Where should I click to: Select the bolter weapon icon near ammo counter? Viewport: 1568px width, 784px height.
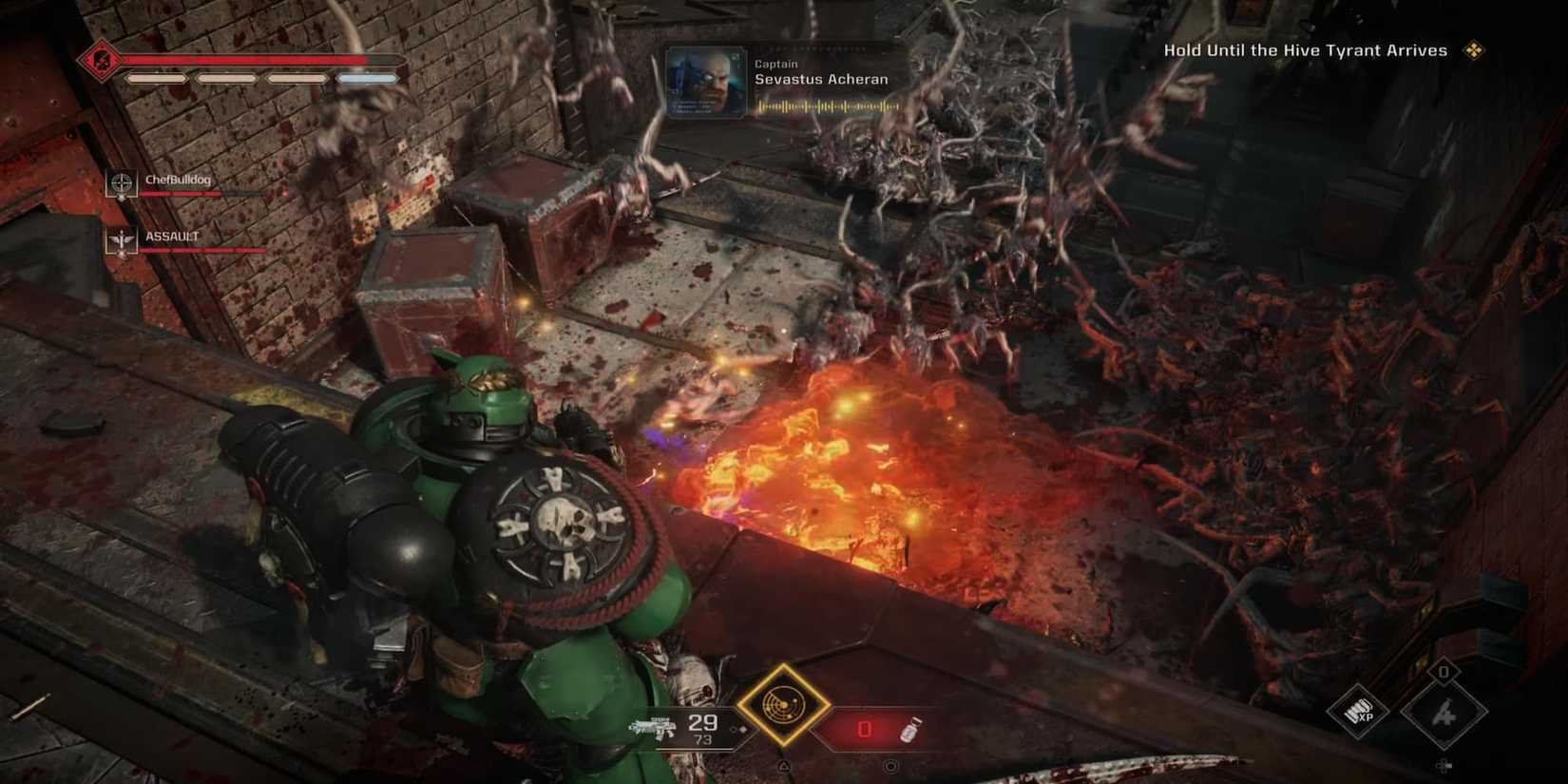coord(653,726)
